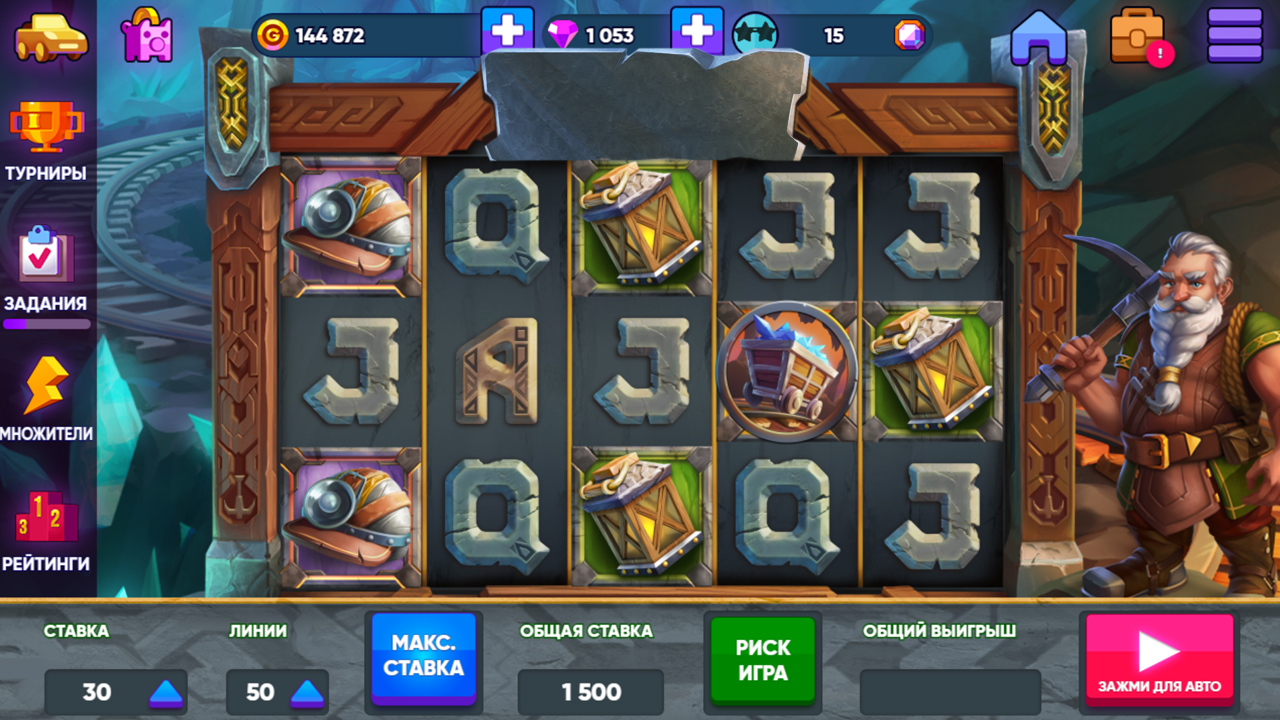Open the briefcase with notification badge
Viewport: 1280px width, 720px height.
click(x=1135, y=36)
